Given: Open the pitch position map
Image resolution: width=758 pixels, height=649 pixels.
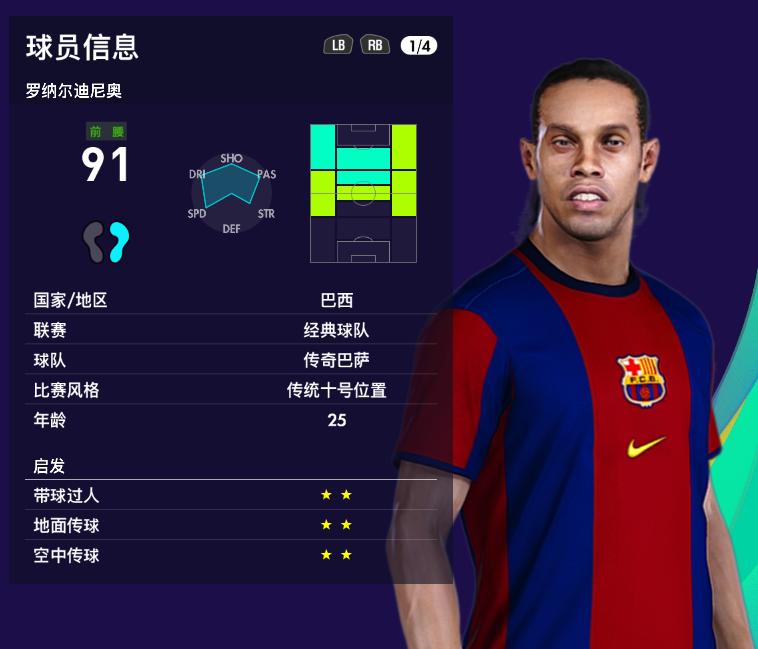Looking at the screenshot, I should pyautogui.click(x=363, y=193).
